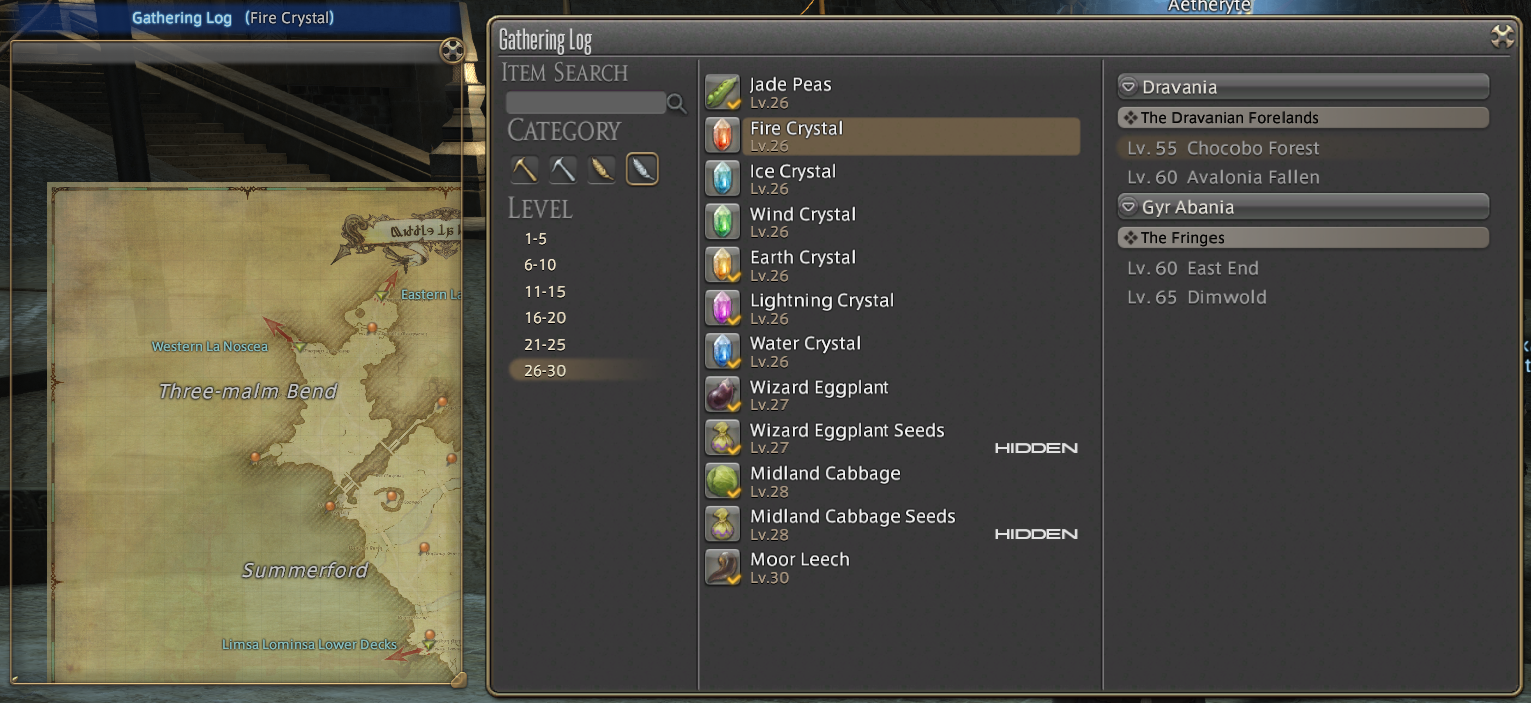The image size is (1531, 703).
Task: Switch to the 16-20 level range
Action: click(x=544, y=318)
